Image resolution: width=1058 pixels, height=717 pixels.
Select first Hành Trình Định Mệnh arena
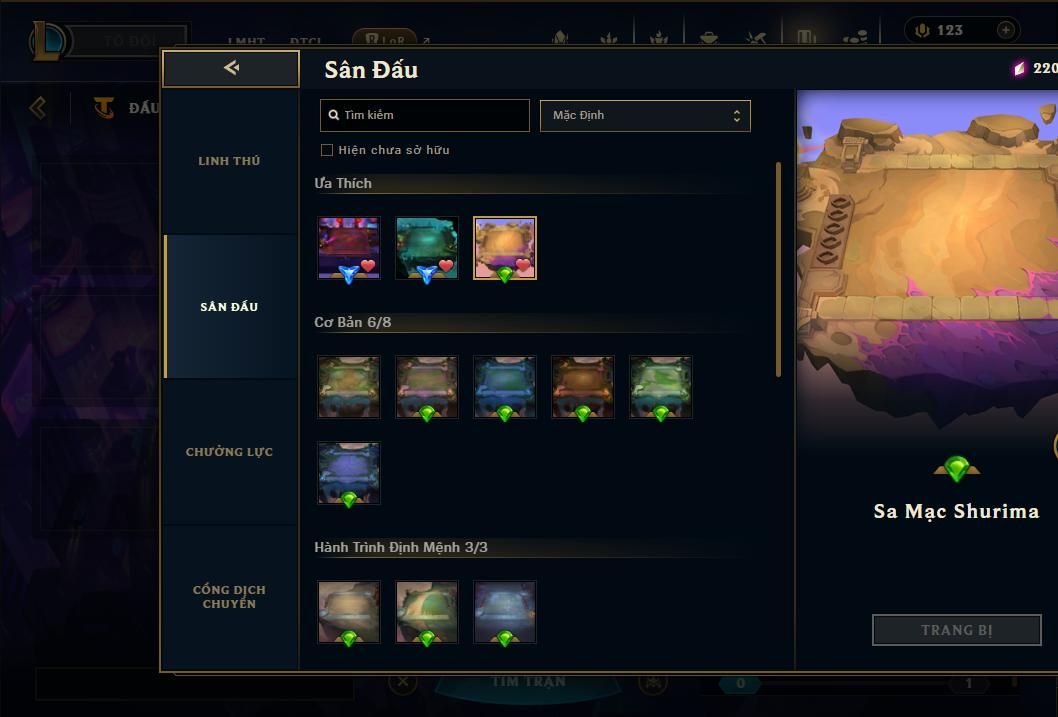tap(349, 611)
